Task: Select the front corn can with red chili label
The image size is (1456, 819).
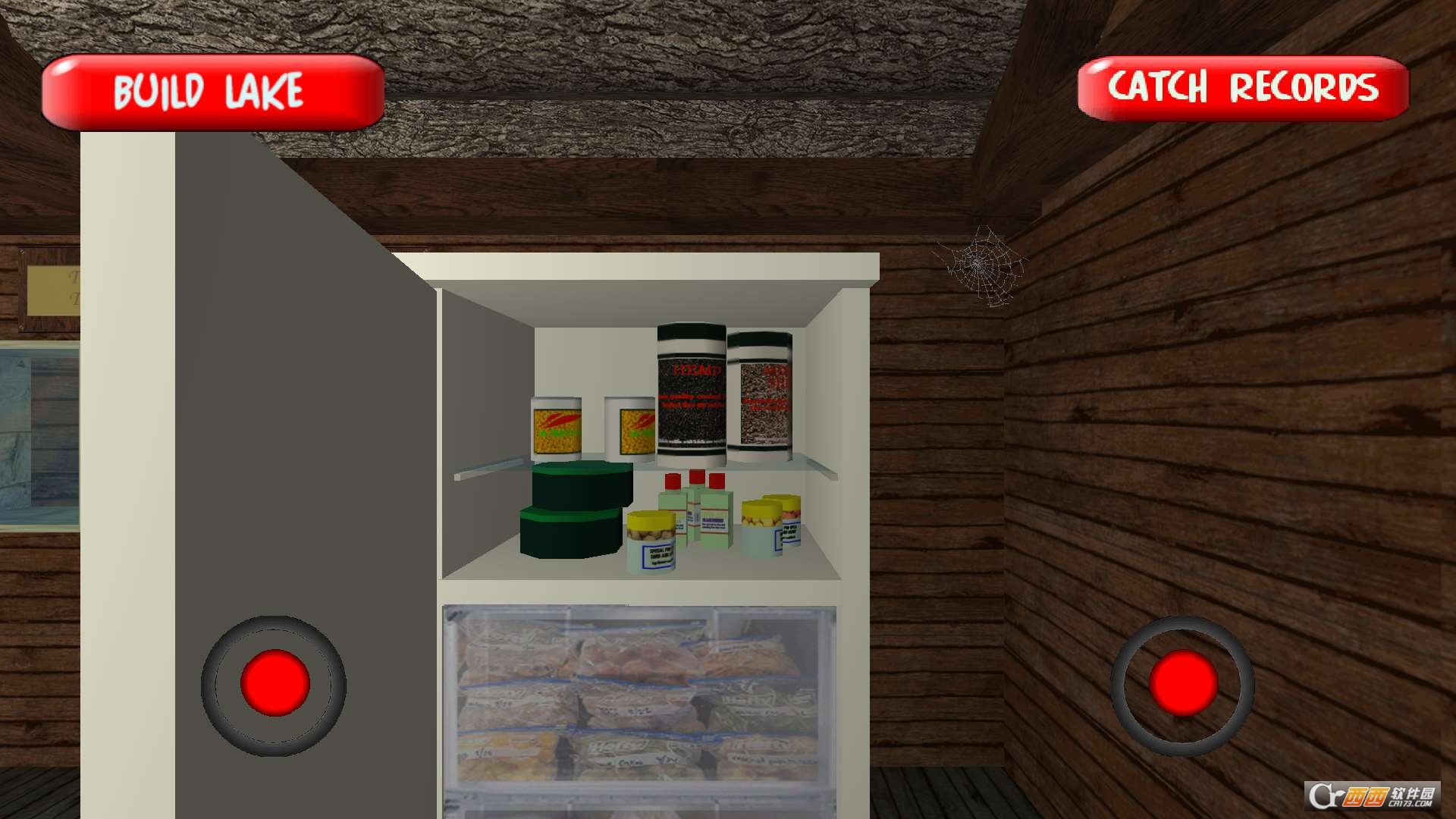Action: pyautogui.click(x=557, y=428)
